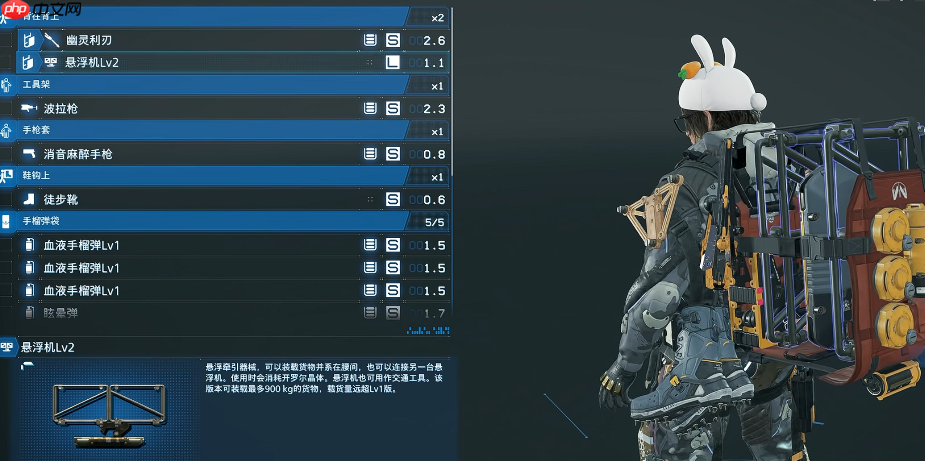
Task: Select the 徒步靴 item
Action: (x=200, y=199)
